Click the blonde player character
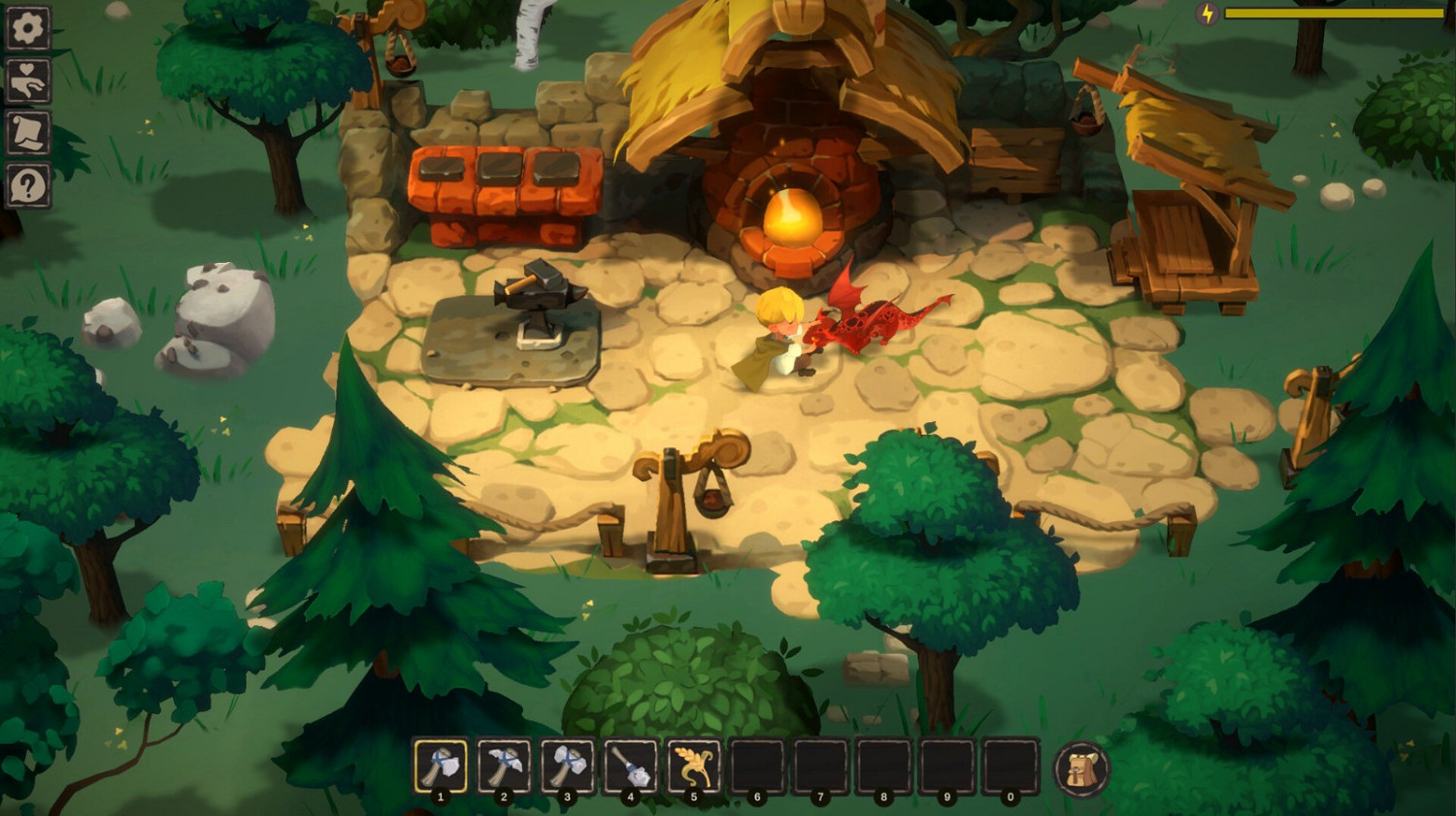 [x=781, y=330]
